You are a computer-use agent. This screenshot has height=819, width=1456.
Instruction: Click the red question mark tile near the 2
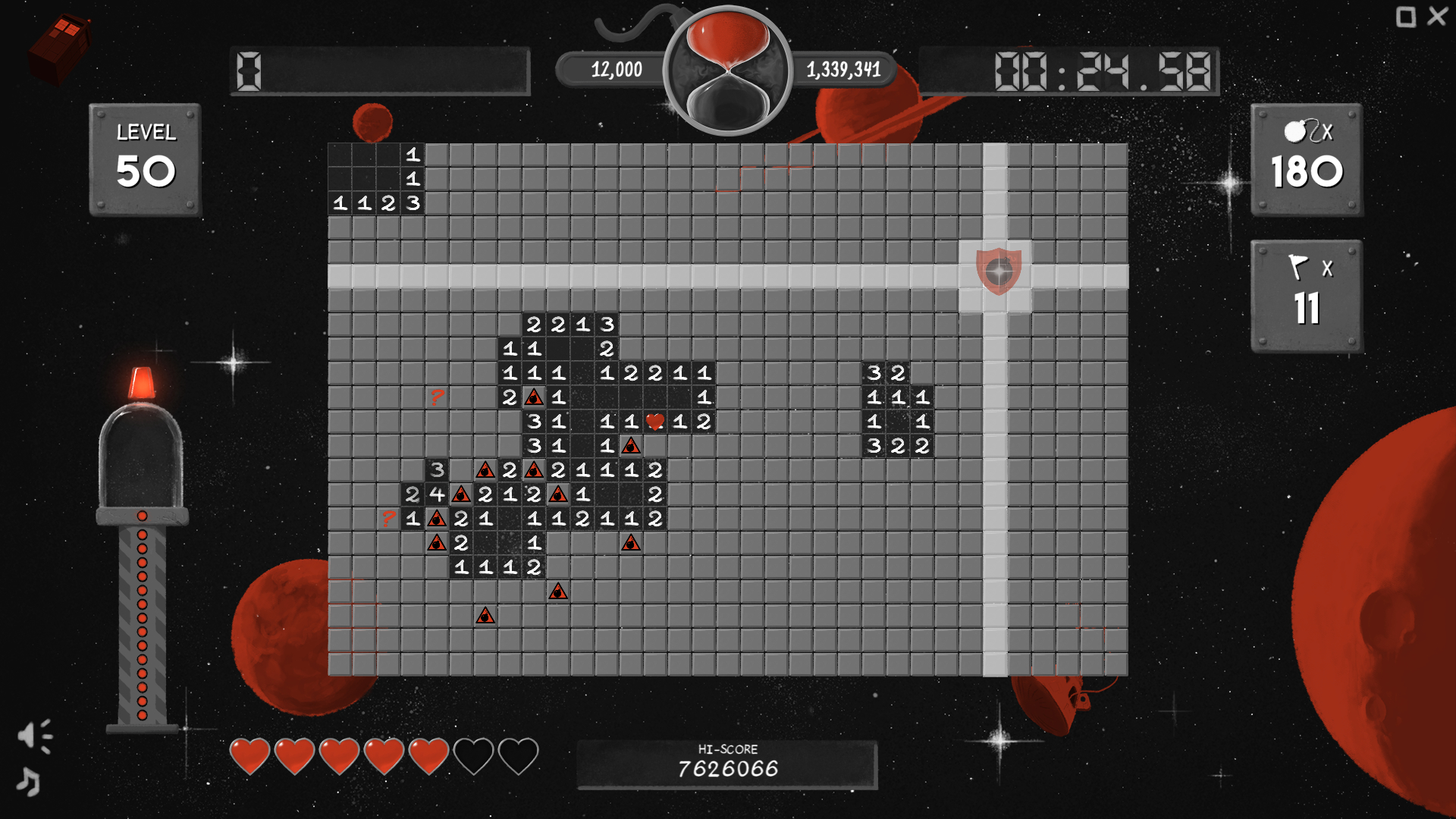coord(436,396)
